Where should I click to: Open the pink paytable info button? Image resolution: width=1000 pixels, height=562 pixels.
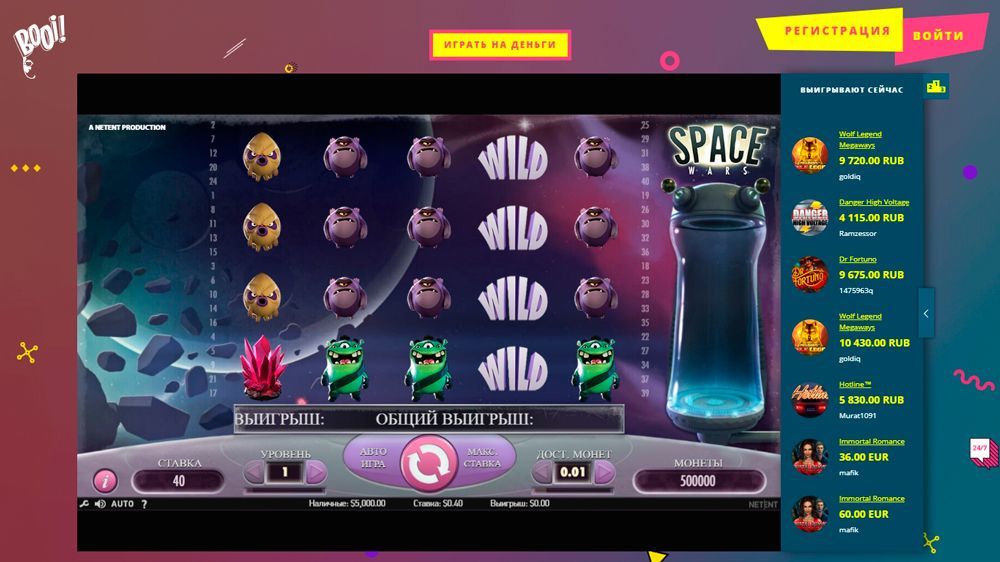click(105, 481)
